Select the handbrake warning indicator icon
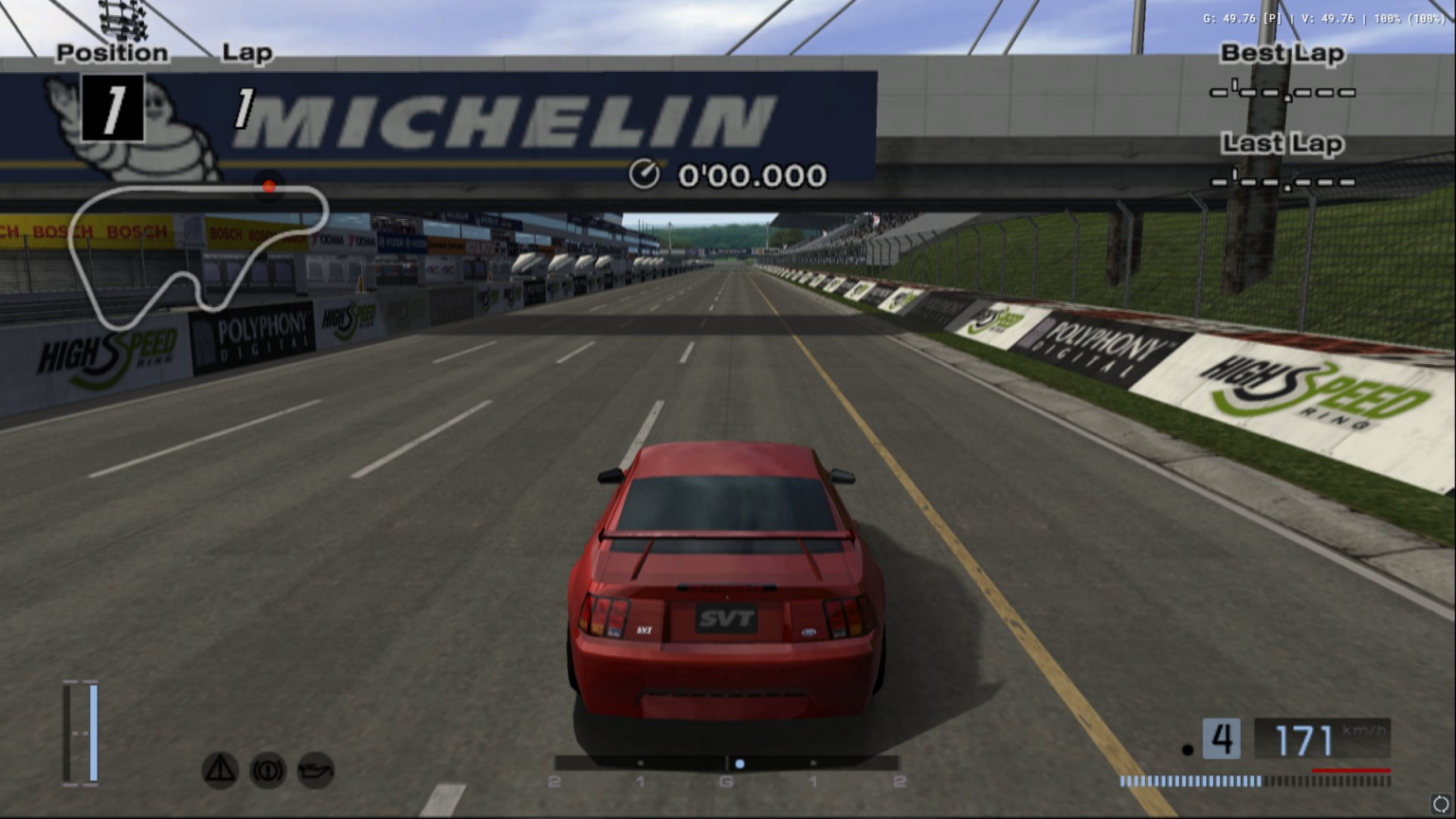Viewport: 1456px width, 819px height. 268,771
